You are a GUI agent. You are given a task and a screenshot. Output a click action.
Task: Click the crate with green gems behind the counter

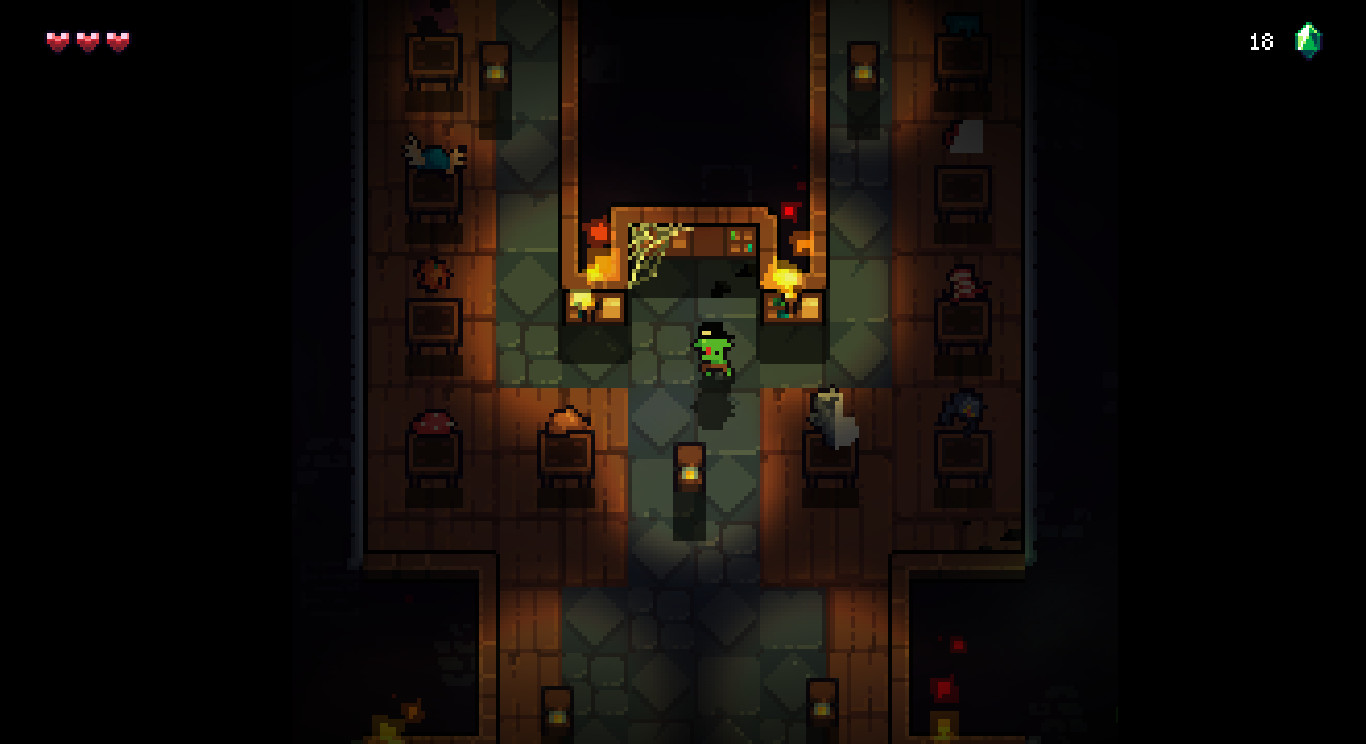pos(740,240)
